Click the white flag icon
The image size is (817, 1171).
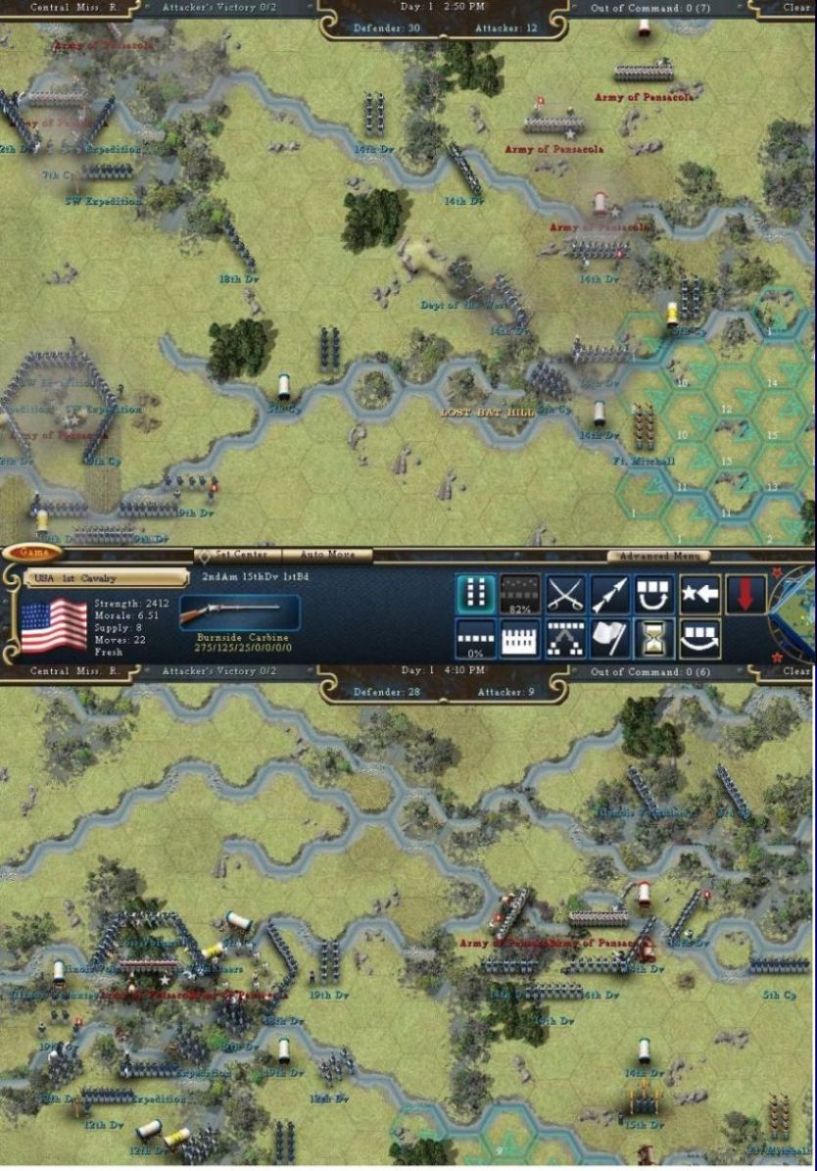click(610, 639)
